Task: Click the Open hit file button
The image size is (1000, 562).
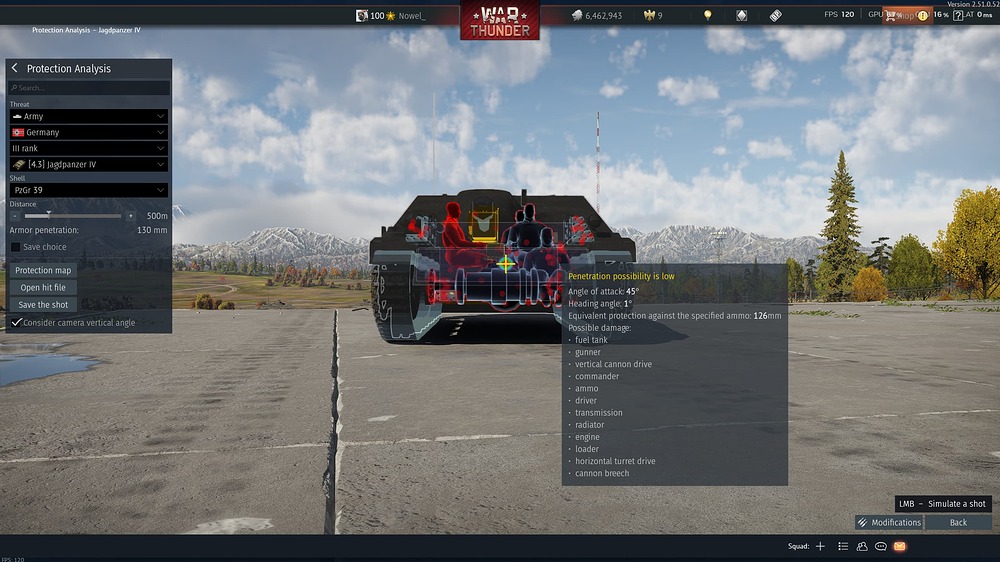Action: (x=43, y=288)
